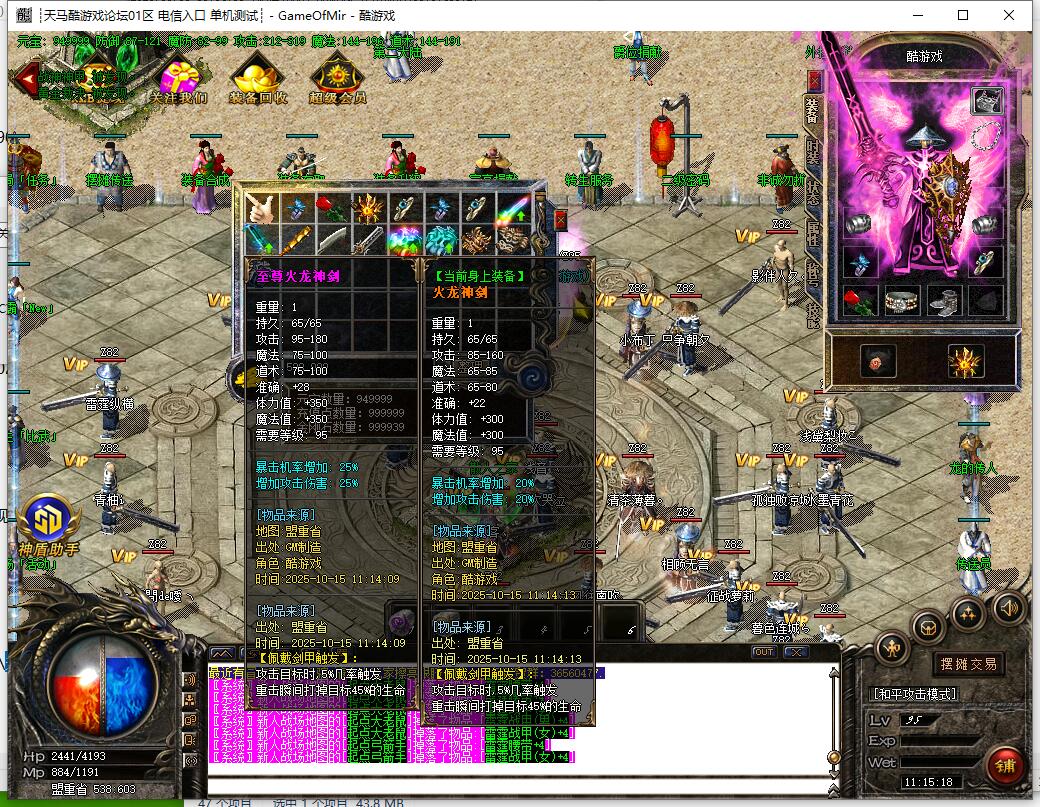Image resolution: width=1040 pixels, height=807 pixels.
Task: Close the bag inventory window
Action: pos(560,219)
